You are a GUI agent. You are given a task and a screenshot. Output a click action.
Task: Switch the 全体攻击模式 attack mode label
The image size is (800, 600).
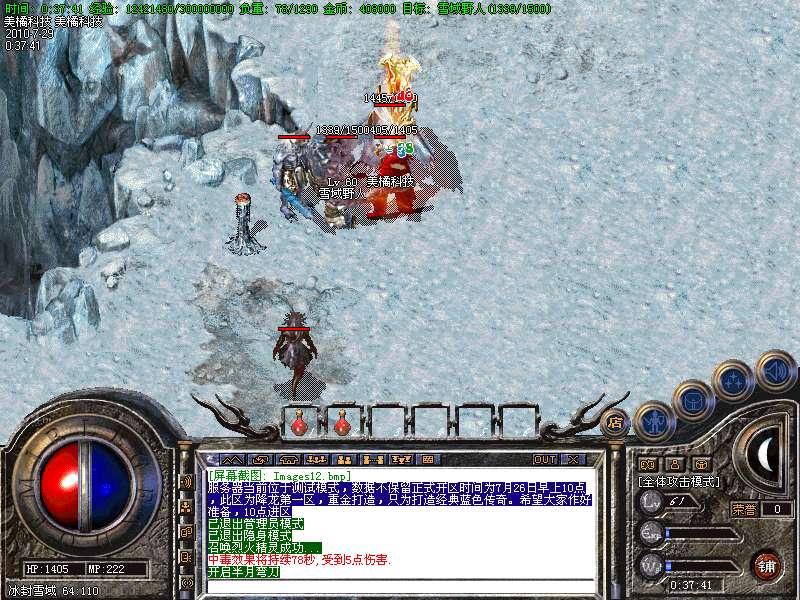coord(679,481)
